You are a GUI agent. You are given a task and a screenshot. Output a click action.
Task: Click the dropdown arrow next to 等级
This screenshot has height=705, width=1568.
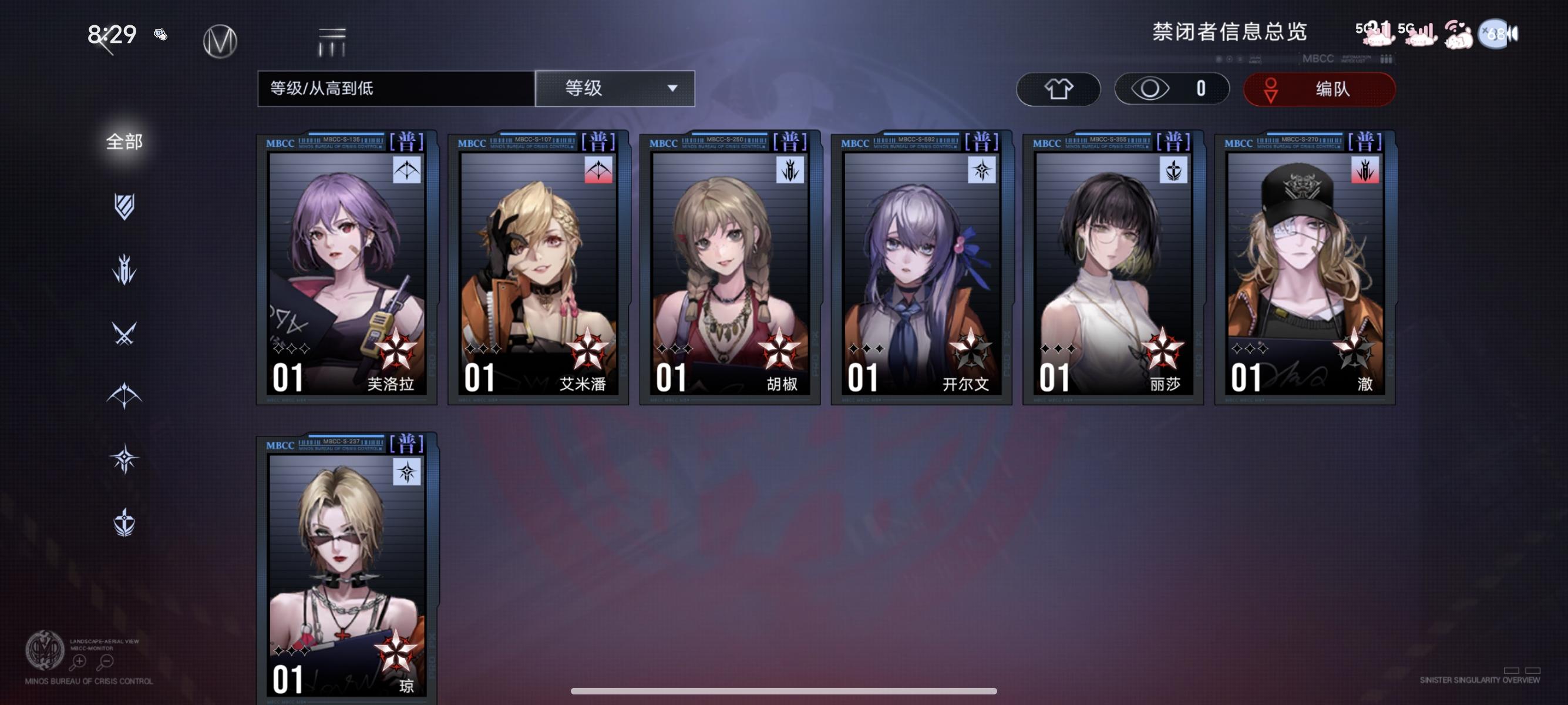point(672,89)
